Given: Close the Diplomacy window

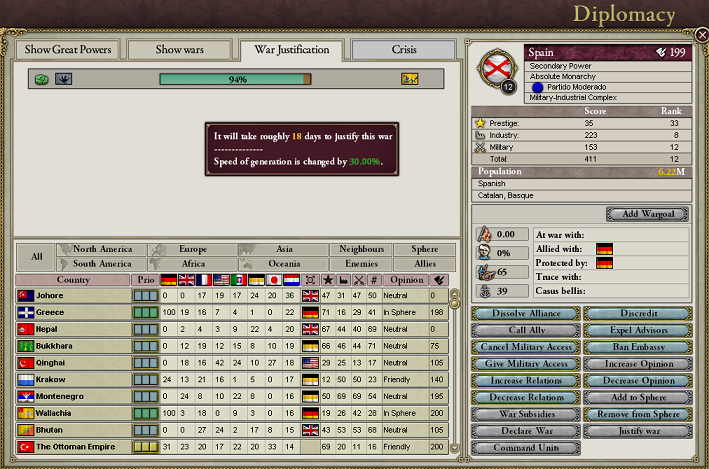Looking at the screenshot, I should coord(701,35).
